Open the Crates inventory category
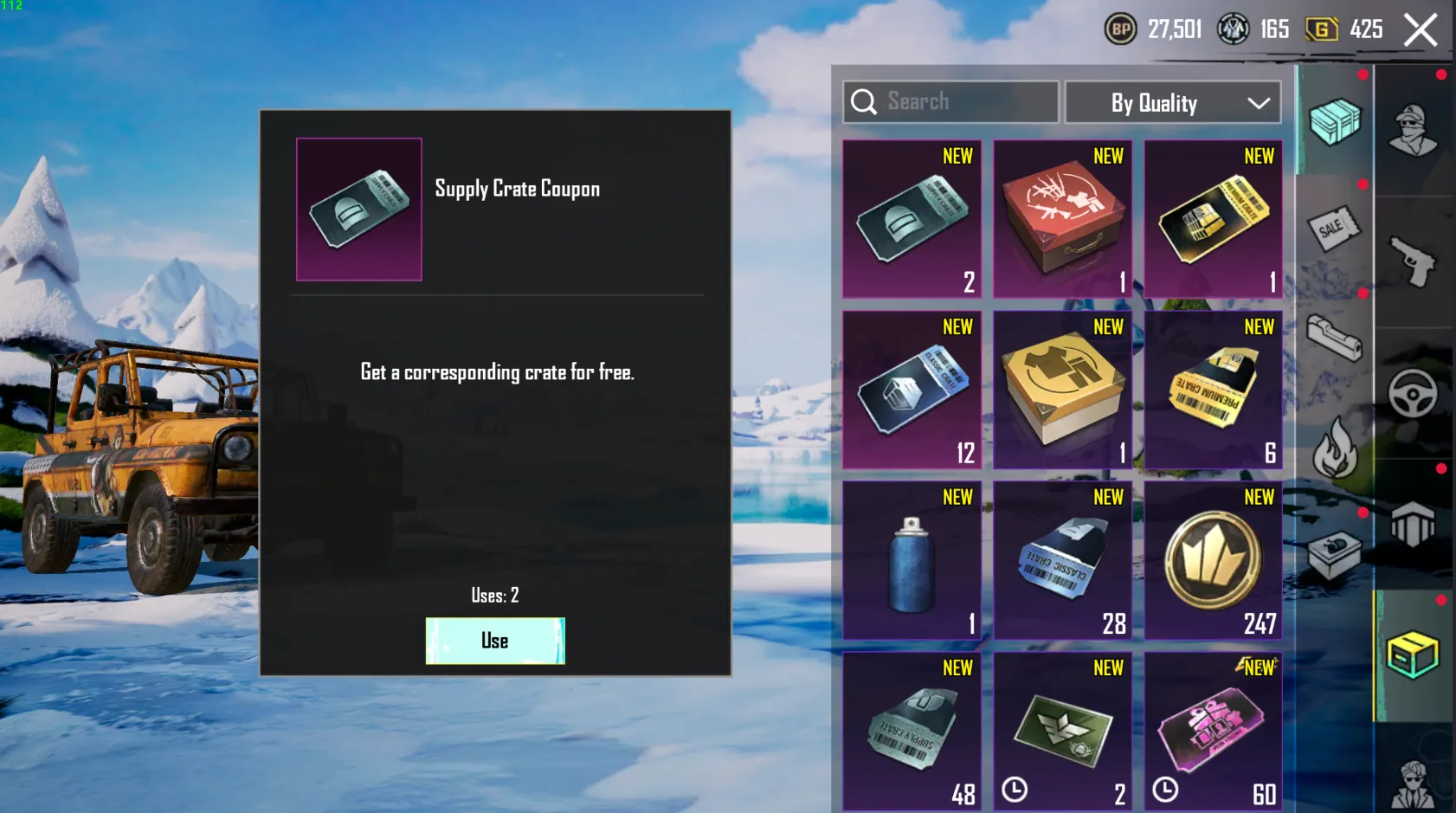1456x813 pixels. point(1336,121)
